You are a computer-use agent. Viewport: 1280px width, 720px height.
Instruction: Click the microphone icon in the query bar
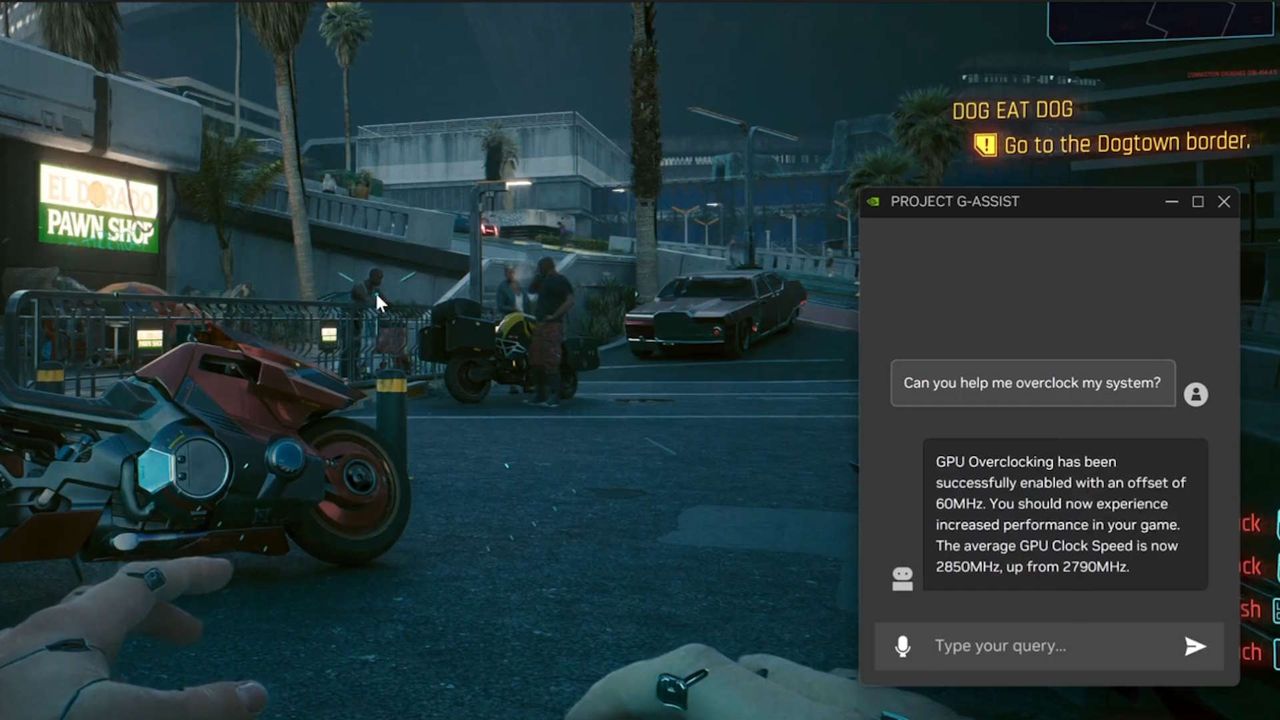tap(903, 646)
